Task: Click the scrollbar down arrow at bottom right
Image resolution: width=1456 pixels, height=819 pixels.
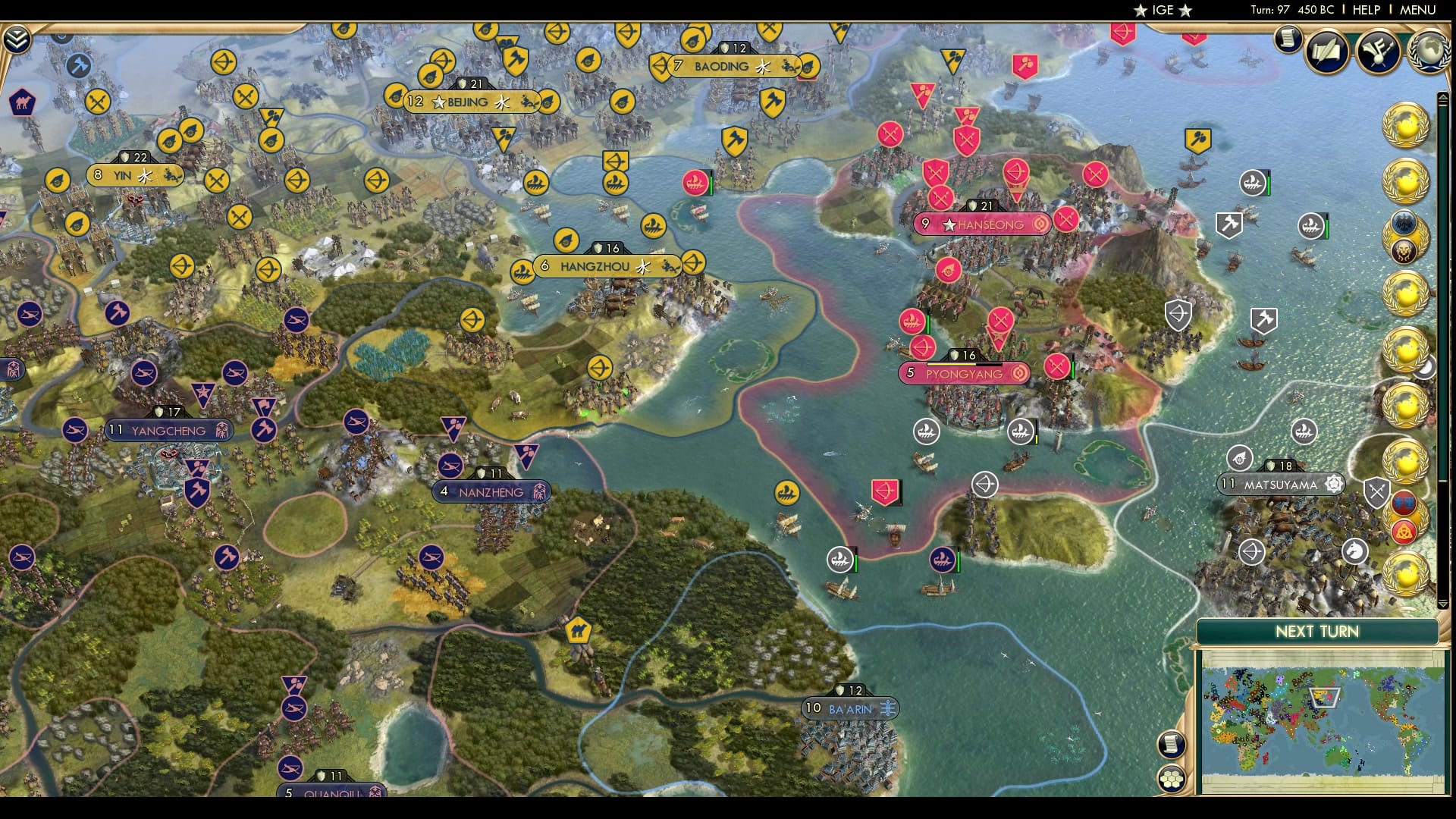Action: click(x=1443, y=603)
